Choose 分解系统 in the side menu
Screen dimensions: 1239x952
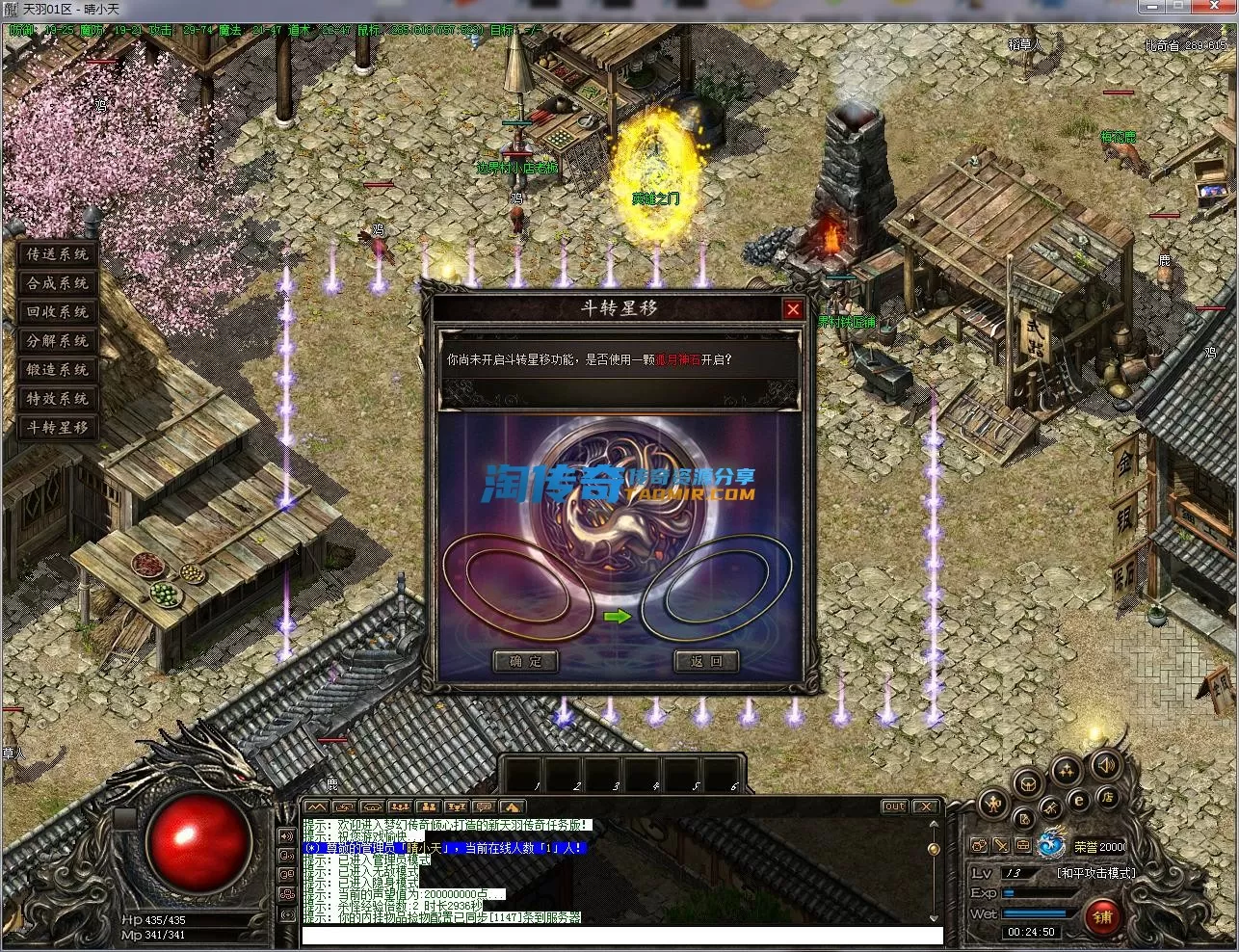point(58,341)
